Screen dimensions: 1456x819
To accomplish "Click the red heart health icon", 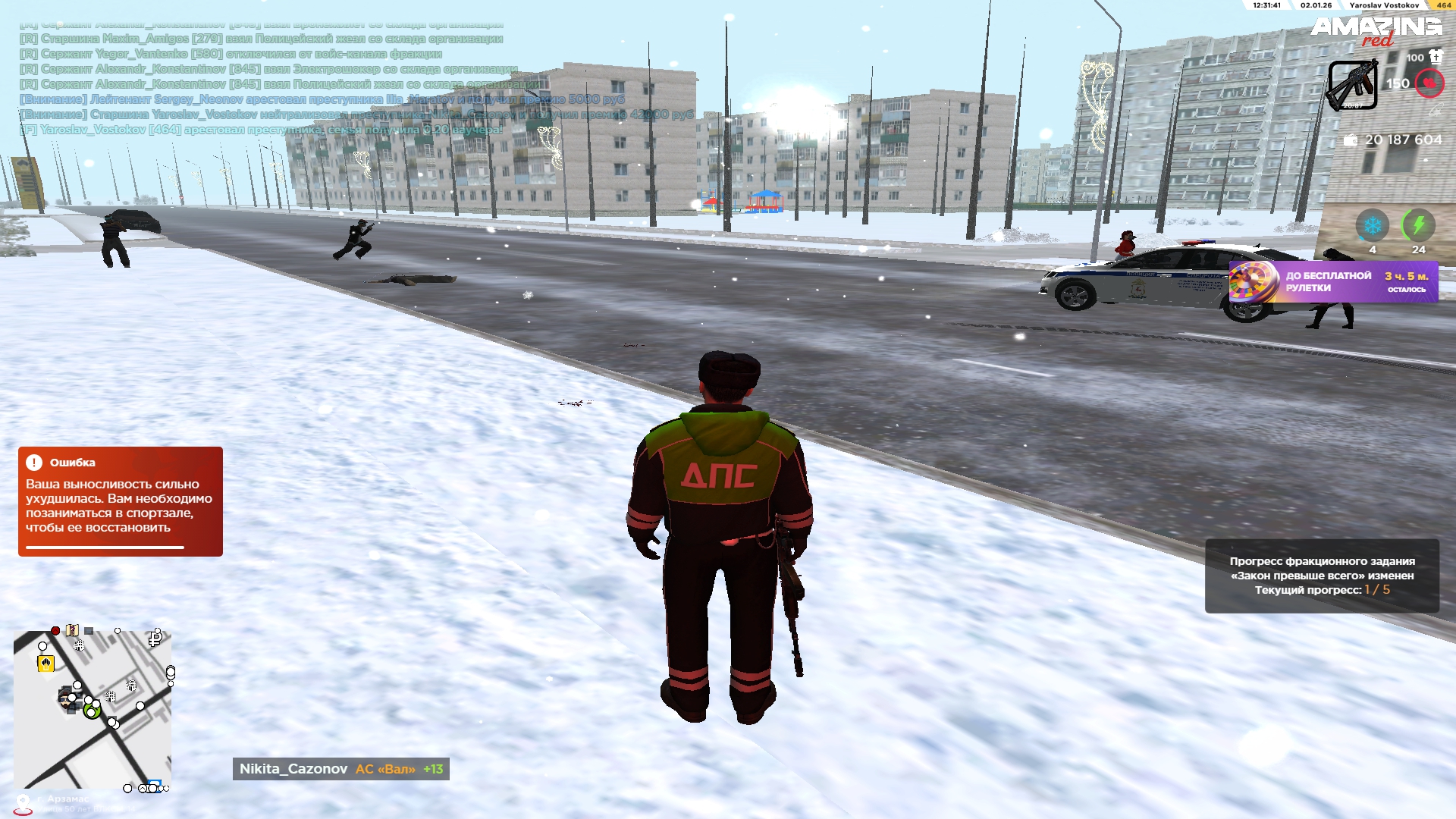I will pos(1429,83).
